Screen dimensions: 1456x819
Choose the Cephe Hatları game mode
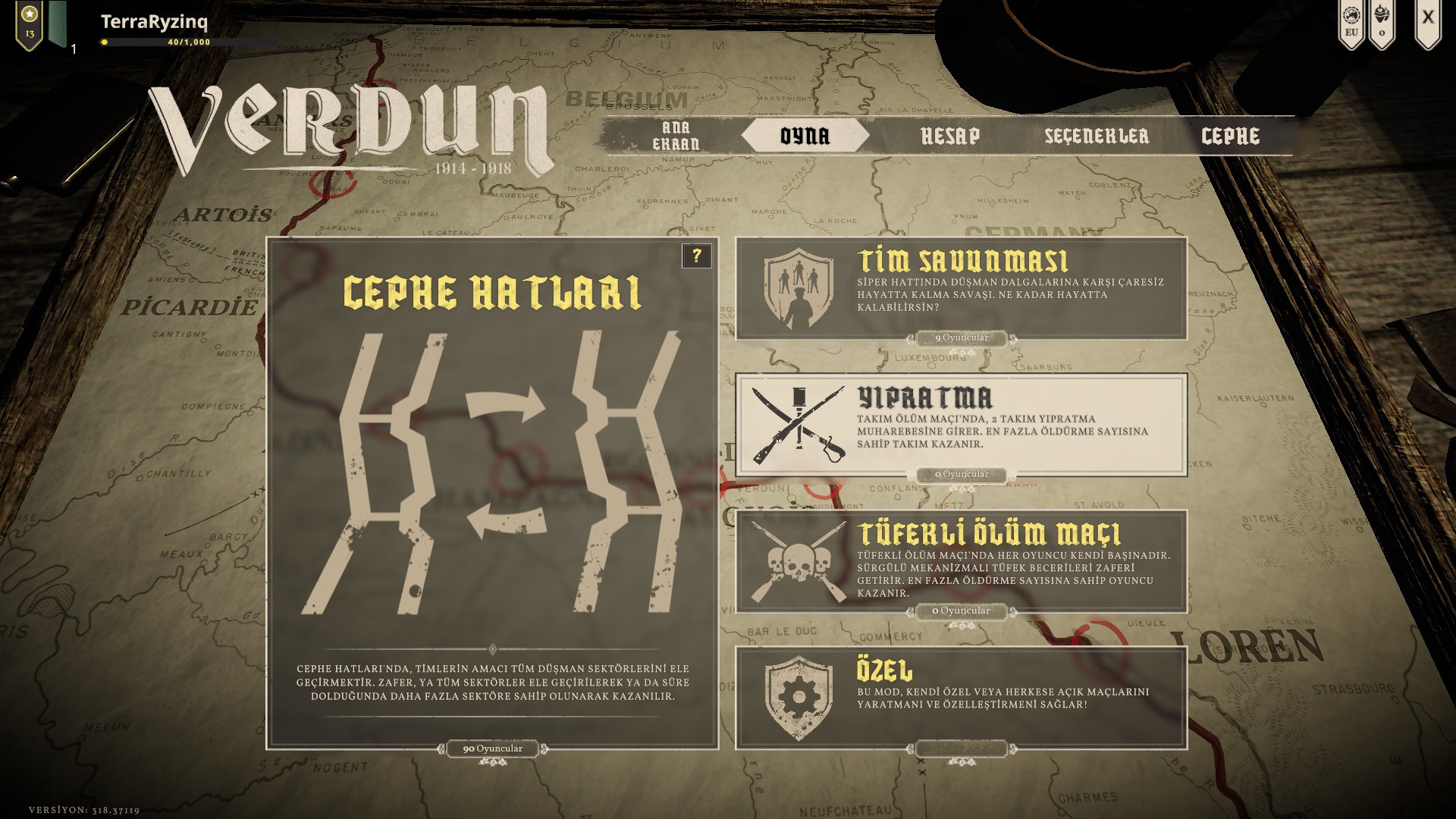(492, 493)
